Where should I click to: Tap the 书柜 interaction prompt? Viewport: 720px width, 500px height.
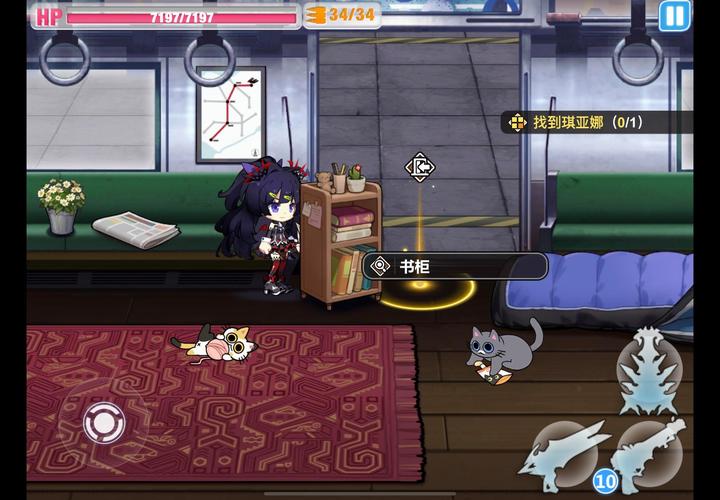point(456,266)
